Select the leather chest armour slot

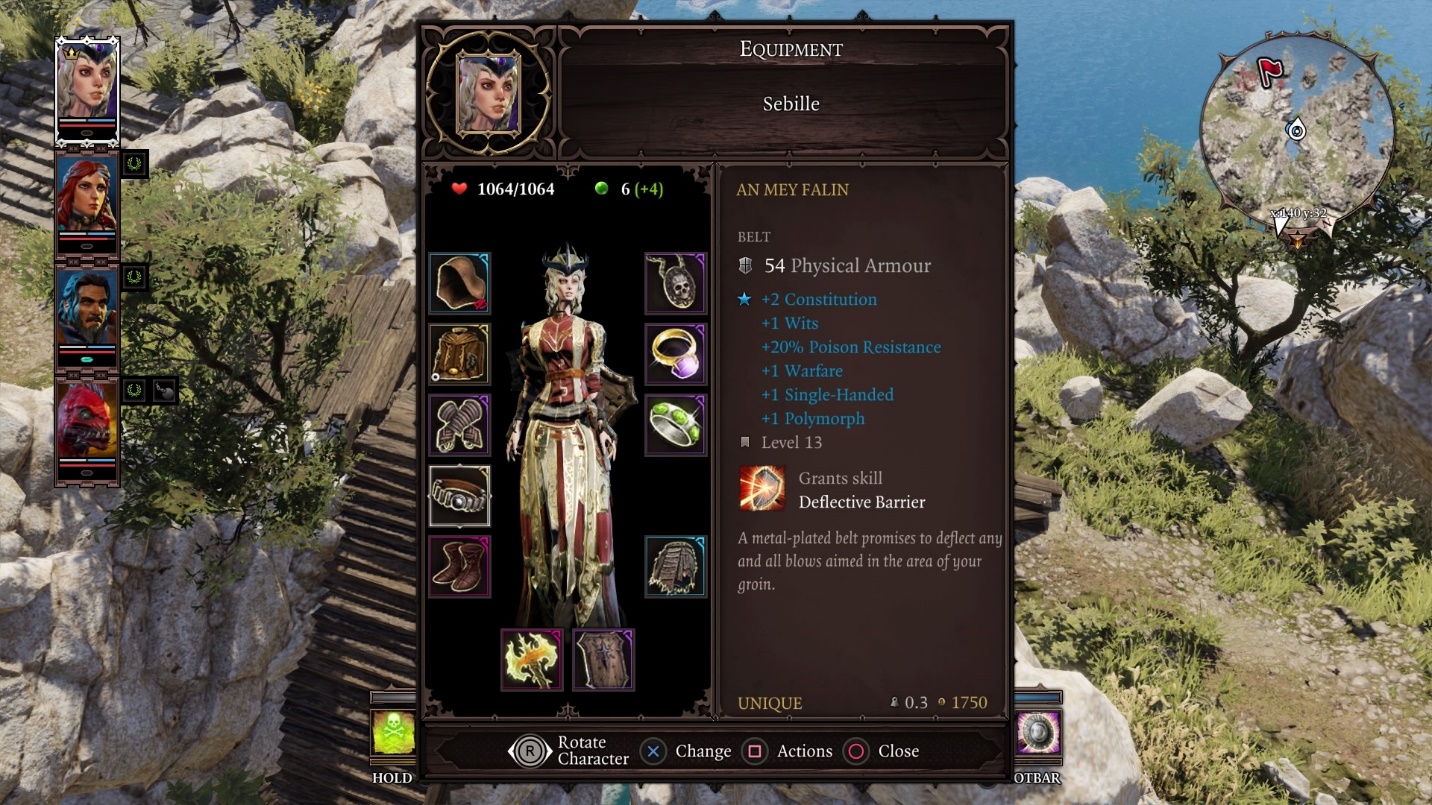click(x=460, y=354)
